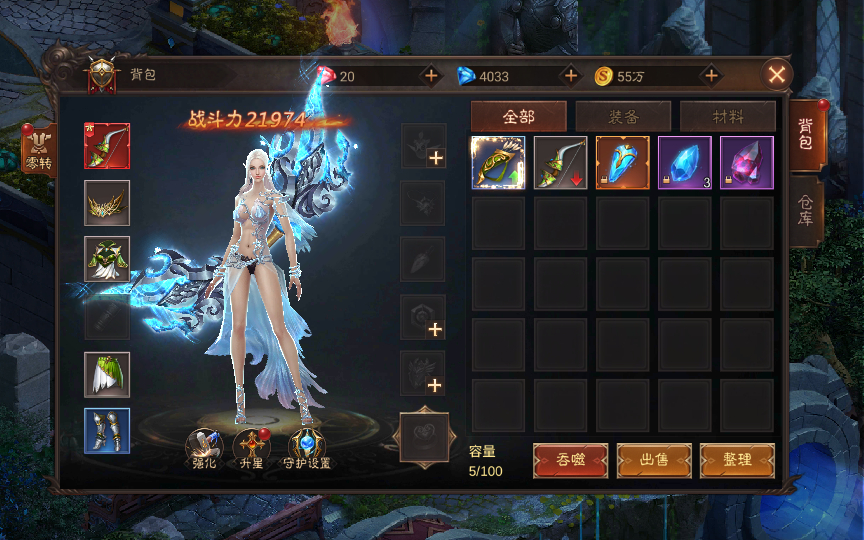The height and width of the screenshot is (540, 864).
Task: Select the 仓库 warehouse side tab
Action: [x=806, y=213]
